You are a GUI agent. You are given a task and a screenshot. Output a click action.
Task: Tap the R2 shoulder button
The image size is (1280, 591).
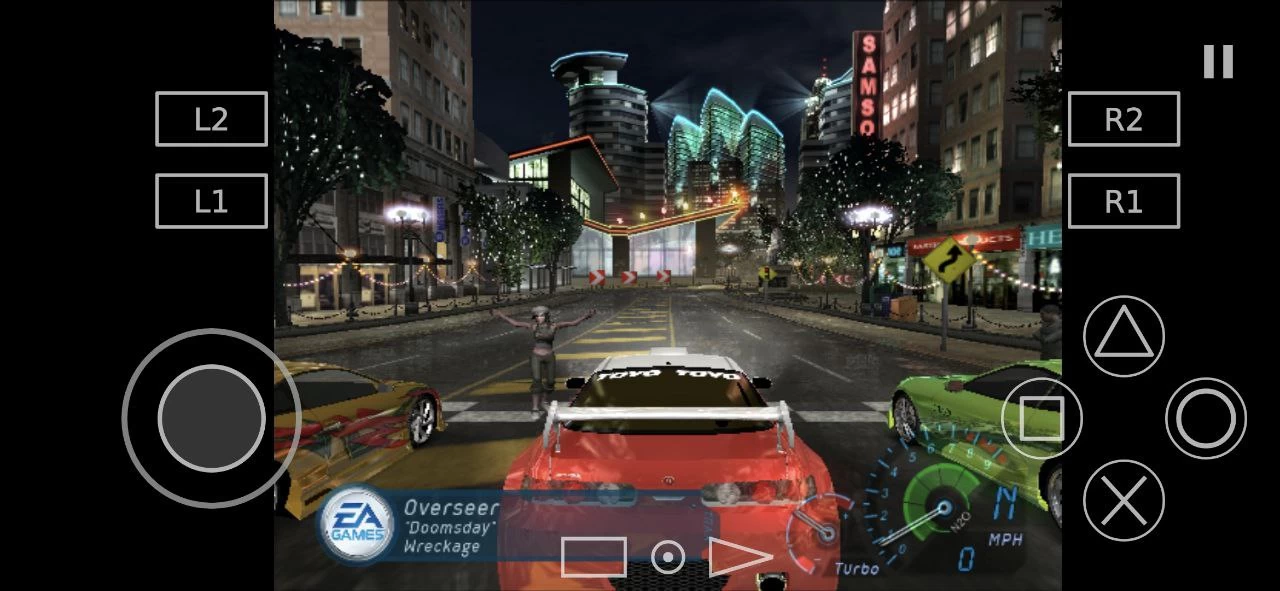click(1124, 119)
